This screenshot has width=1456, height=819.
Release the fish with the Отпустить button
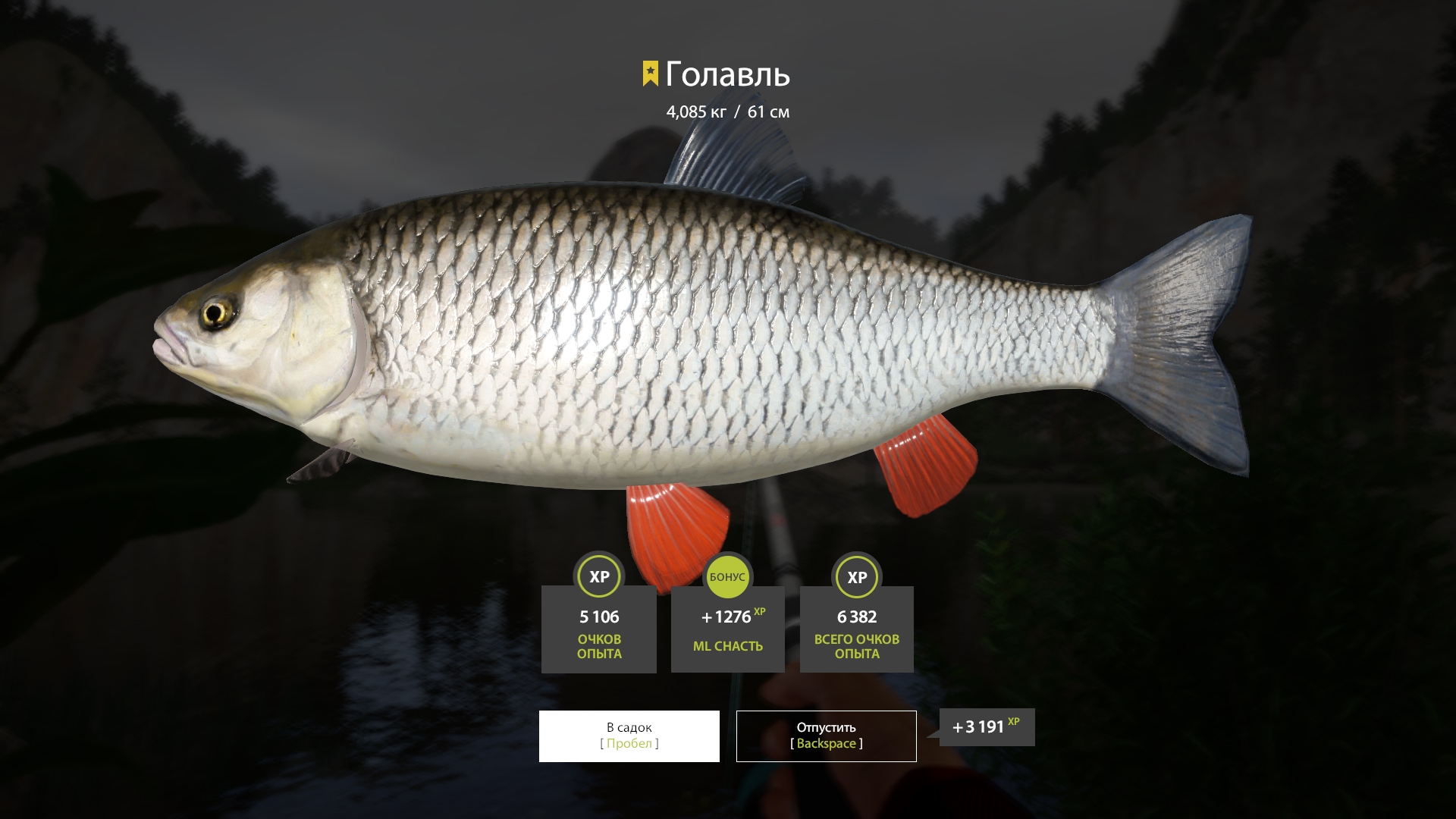tap(826, 736)
